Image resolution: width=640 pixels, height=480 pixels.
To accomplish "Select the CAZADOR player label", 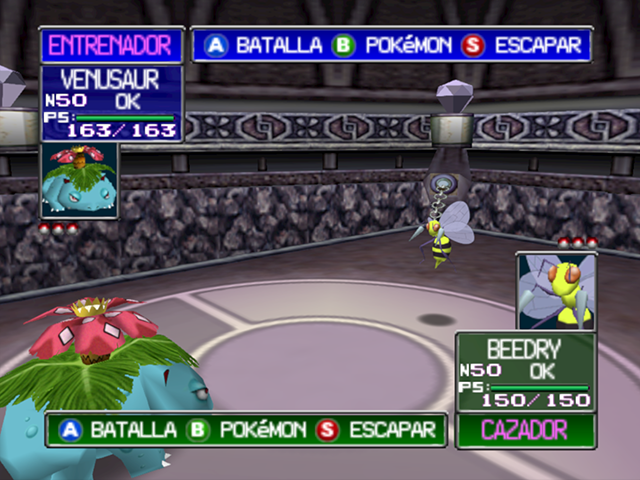I will (525, 431).
